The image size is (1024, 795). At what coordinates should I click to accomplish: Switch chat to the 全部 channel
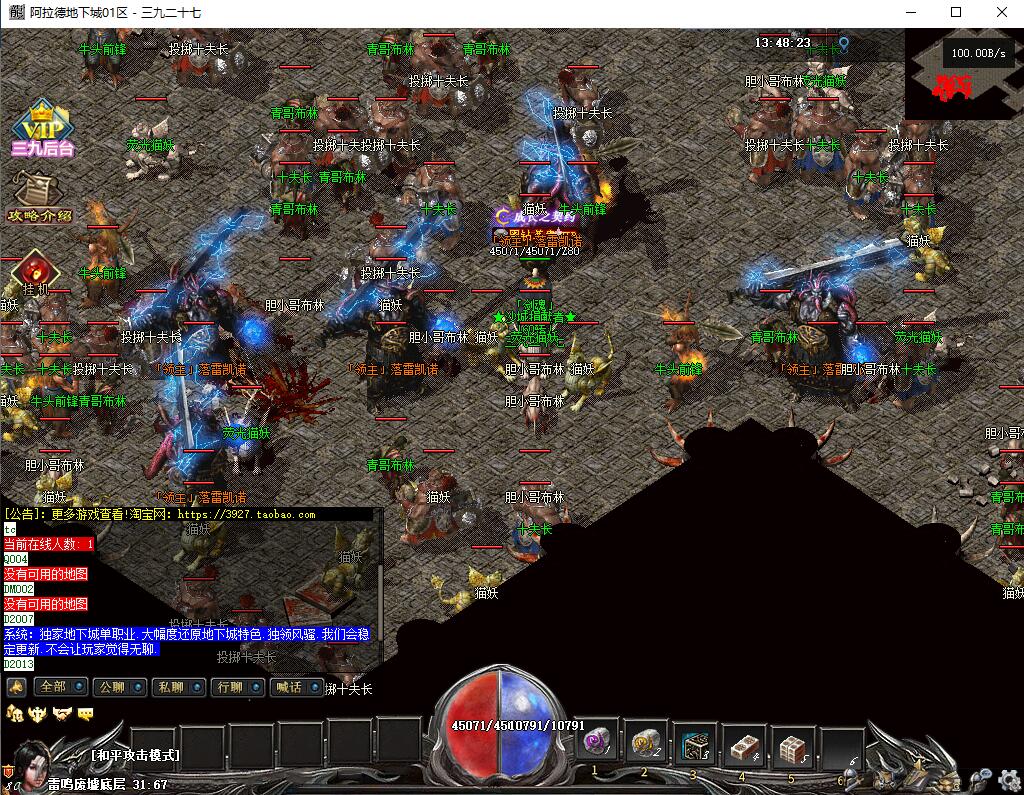point(60,687)
